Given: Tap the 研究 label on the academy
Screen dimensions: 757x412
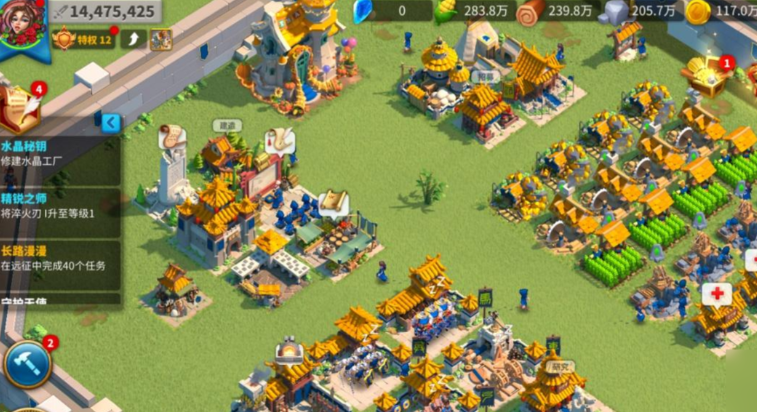Looking at the screenshot, I should (554, 367).
